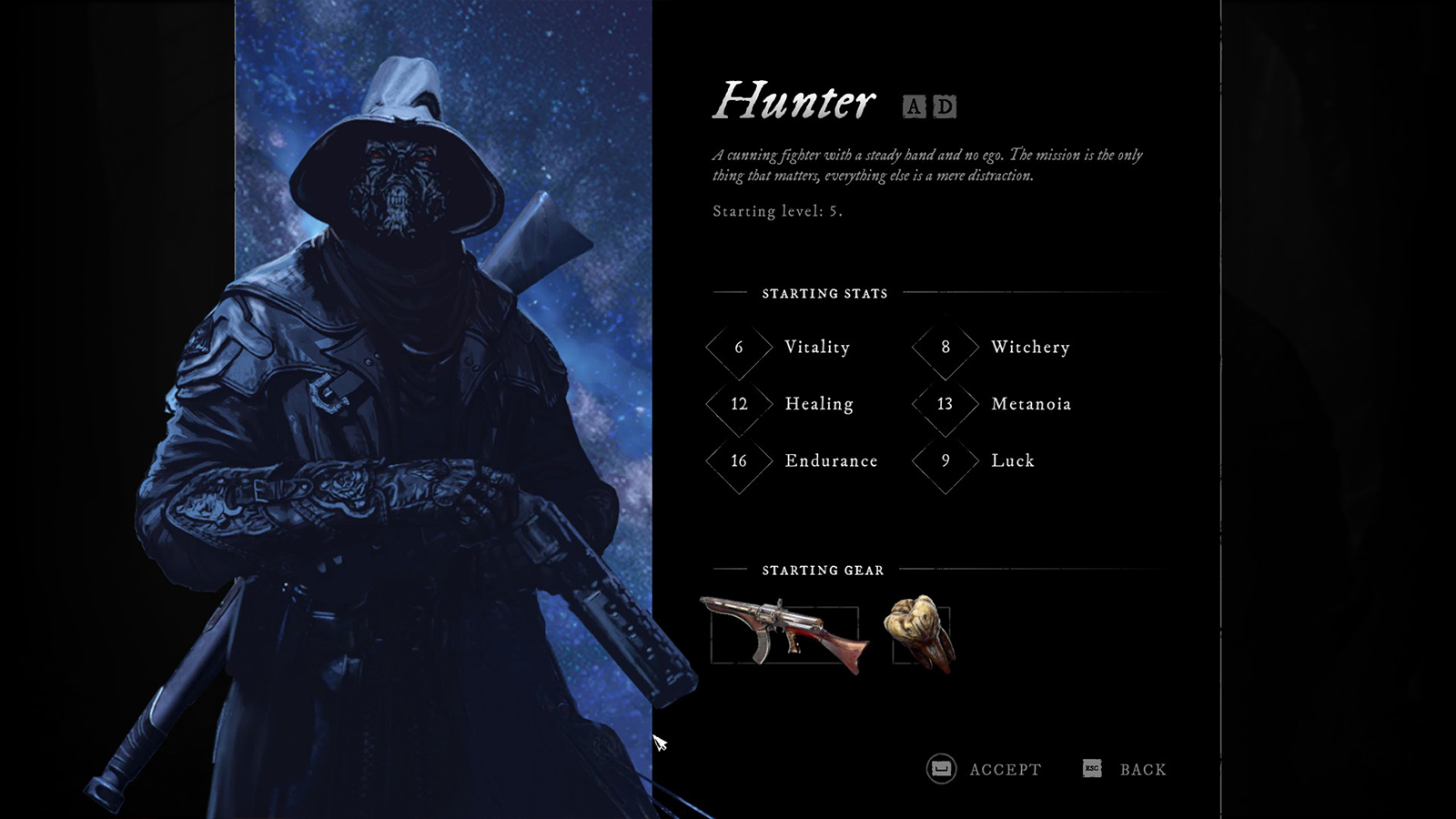The width and height of the screenshot is (1456, 819).
Task: Accept the Hunter character
Action: click(1004, 769)
